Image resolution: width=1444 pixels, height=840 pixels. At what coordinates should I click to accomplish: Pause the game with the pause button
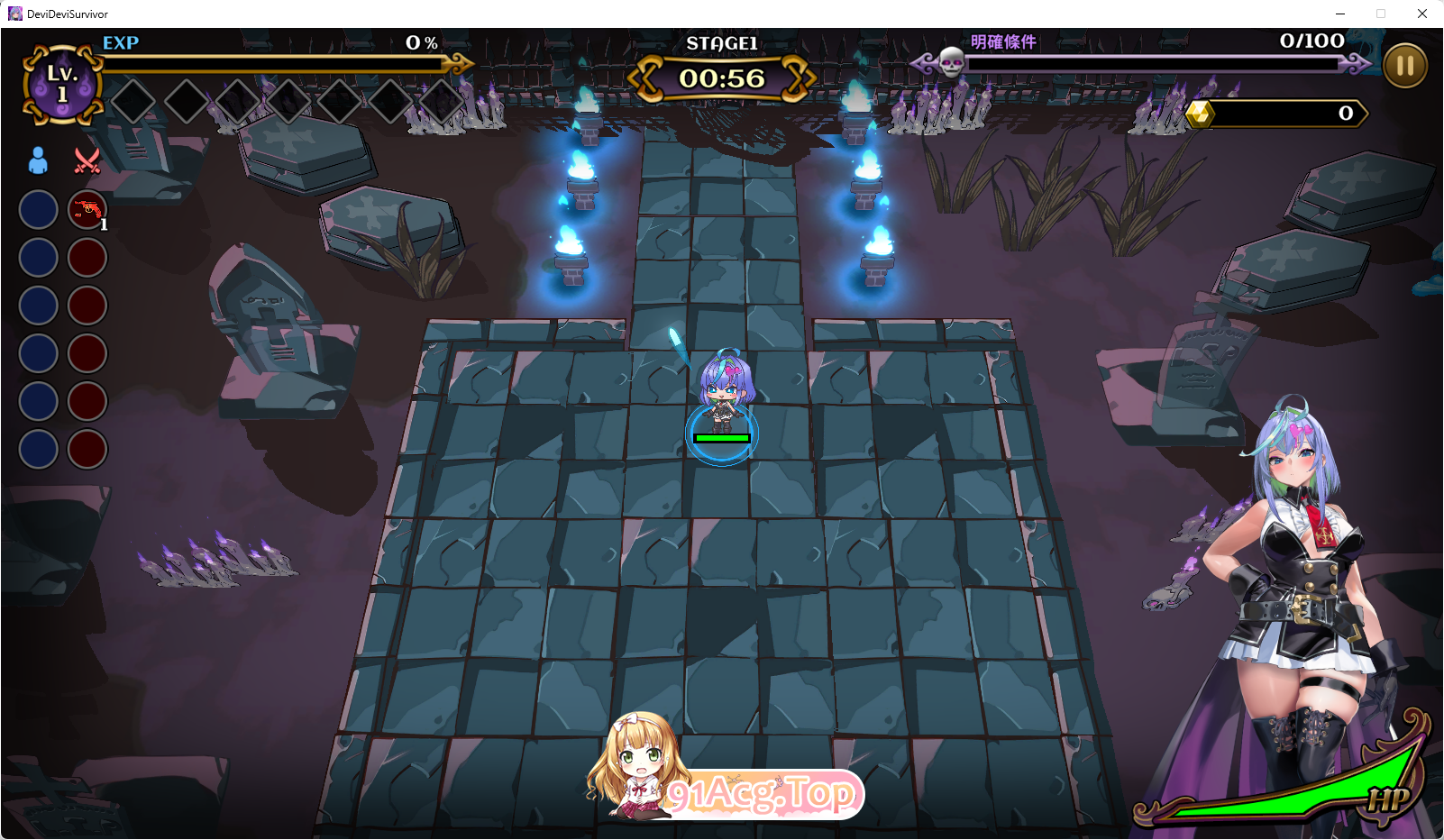(x=1403, y=65)
